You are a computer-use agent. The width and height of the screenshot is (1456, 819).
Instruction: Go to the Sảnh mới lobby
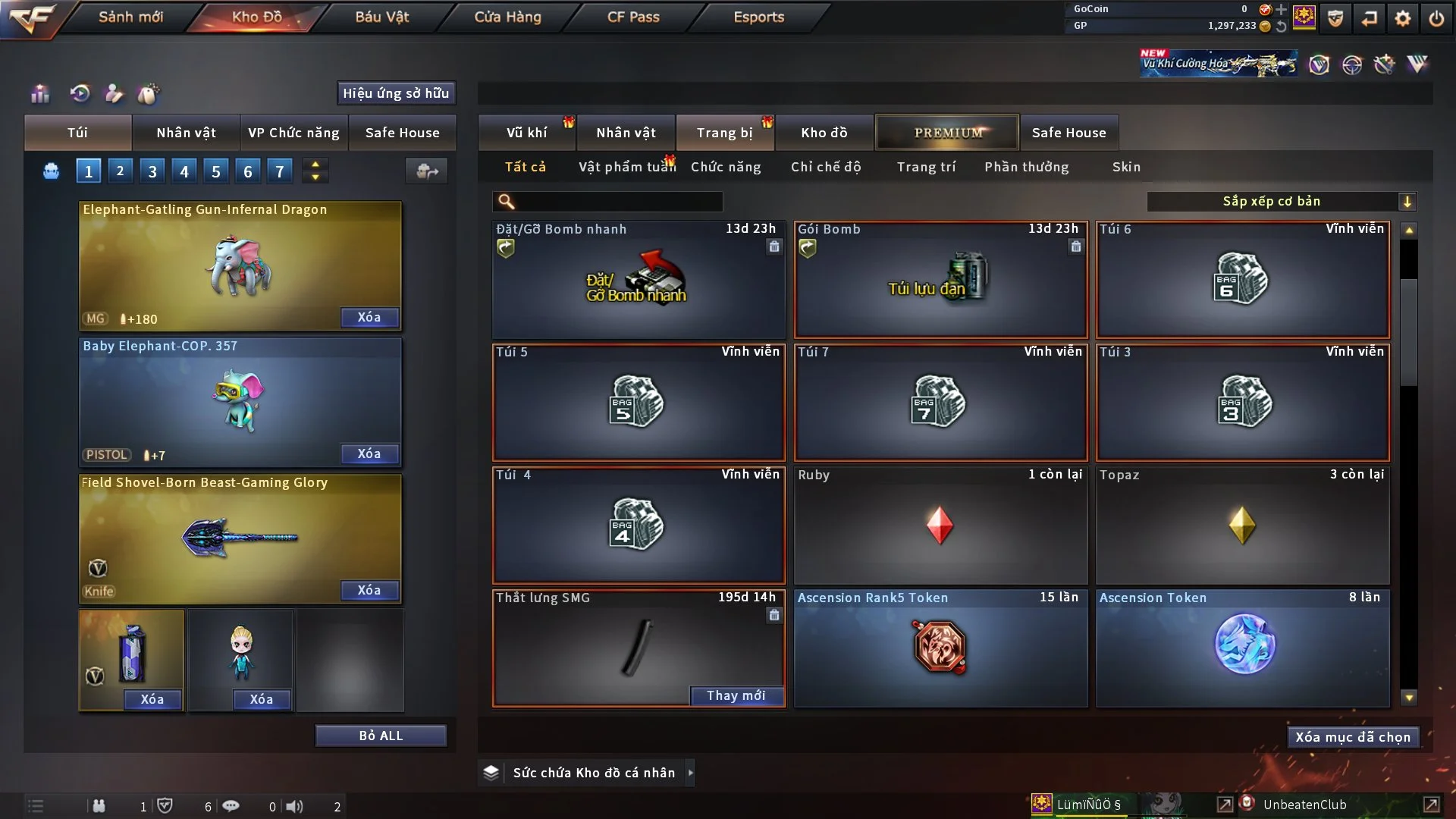(130, 17)
